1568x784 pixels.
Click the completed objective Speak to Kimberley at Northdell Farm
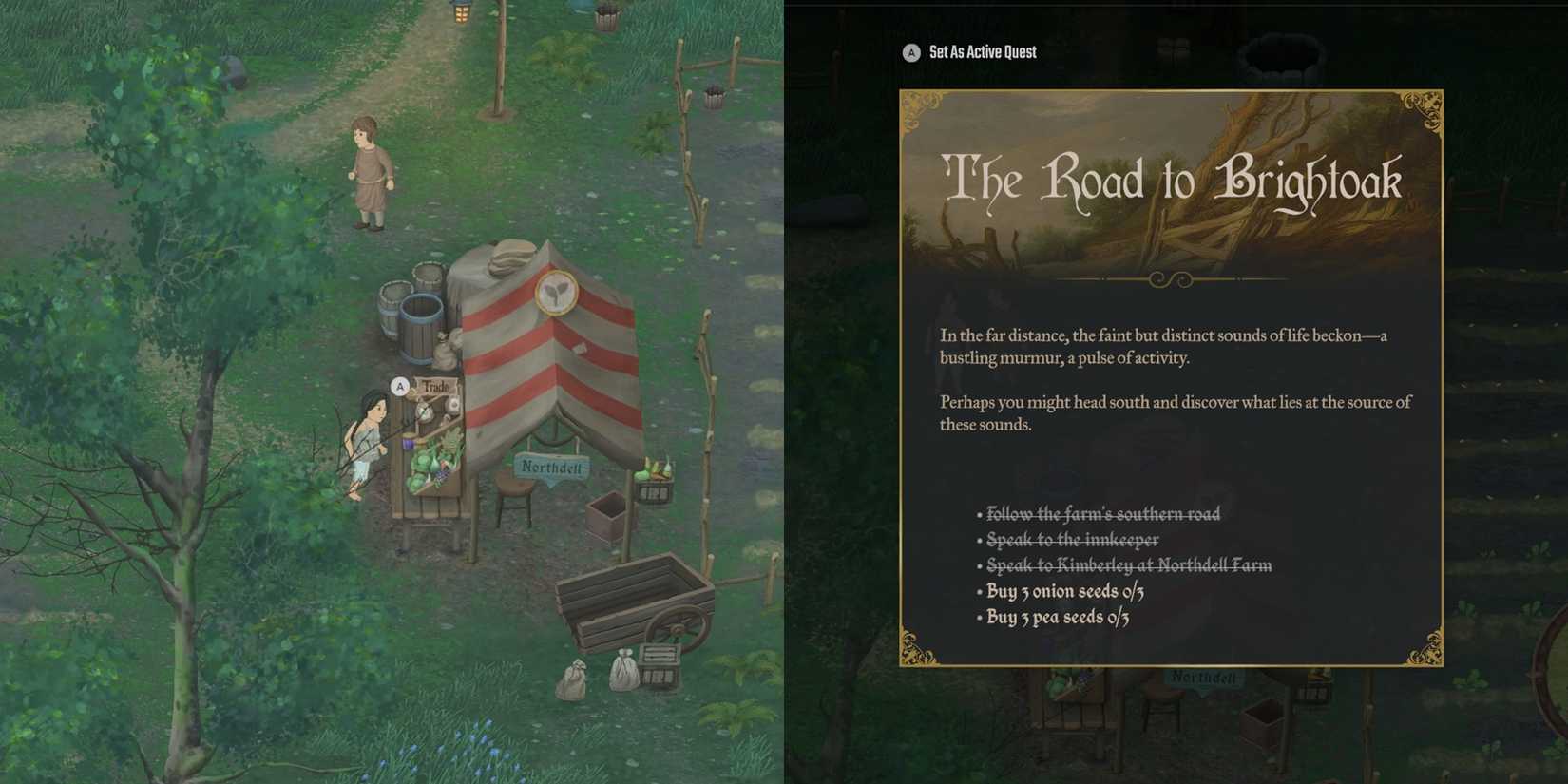coord(1128,564)
